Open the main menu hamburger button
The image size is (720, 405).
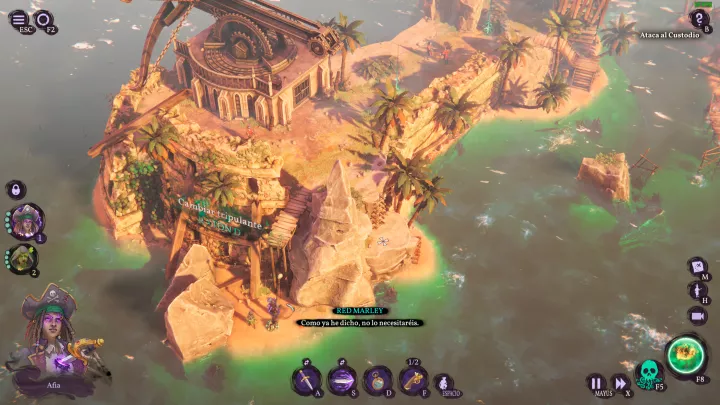tap(19, 18)
